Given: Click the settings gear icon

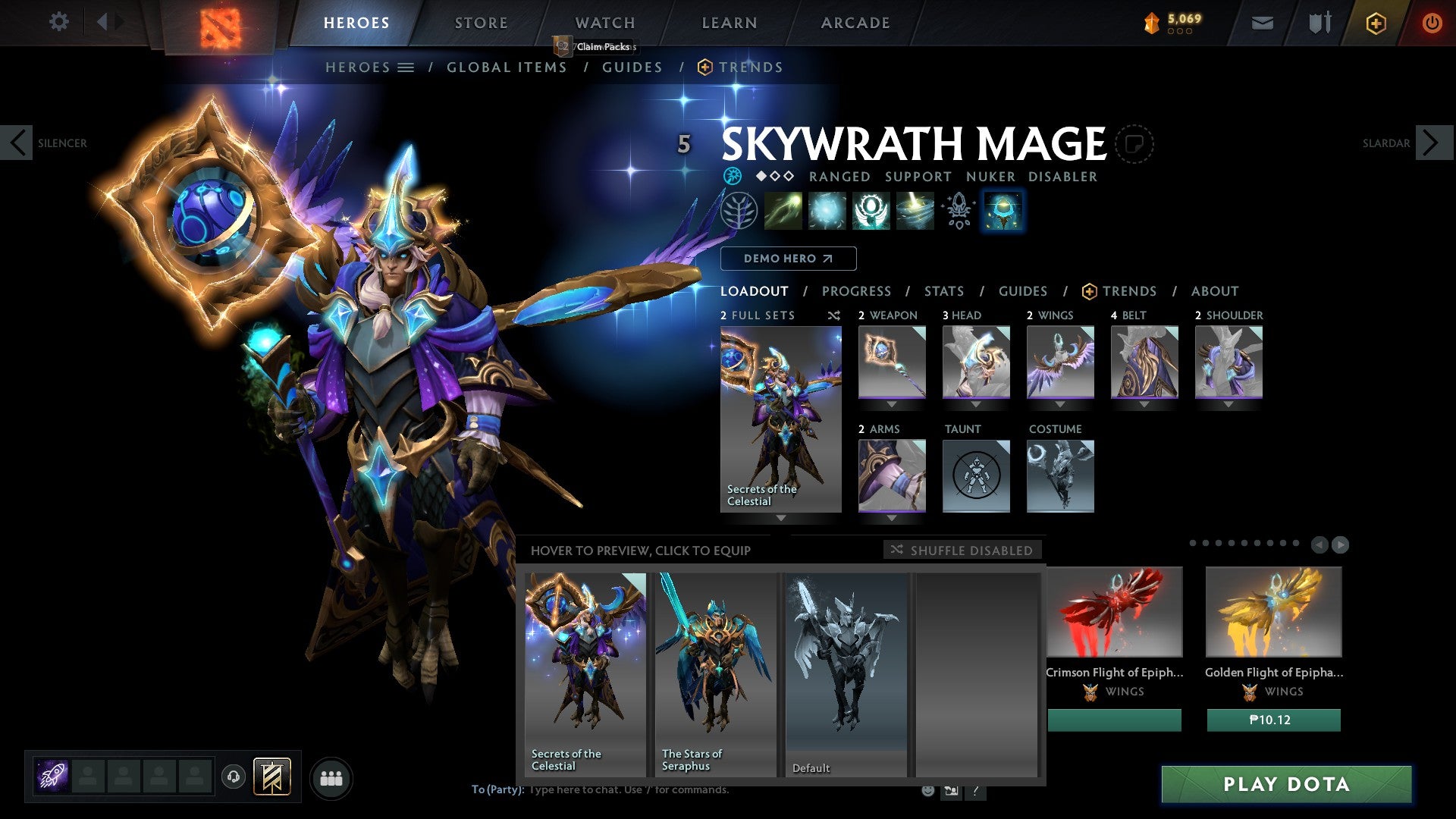Looking at the screenshot, I should (x=59, y=22).
